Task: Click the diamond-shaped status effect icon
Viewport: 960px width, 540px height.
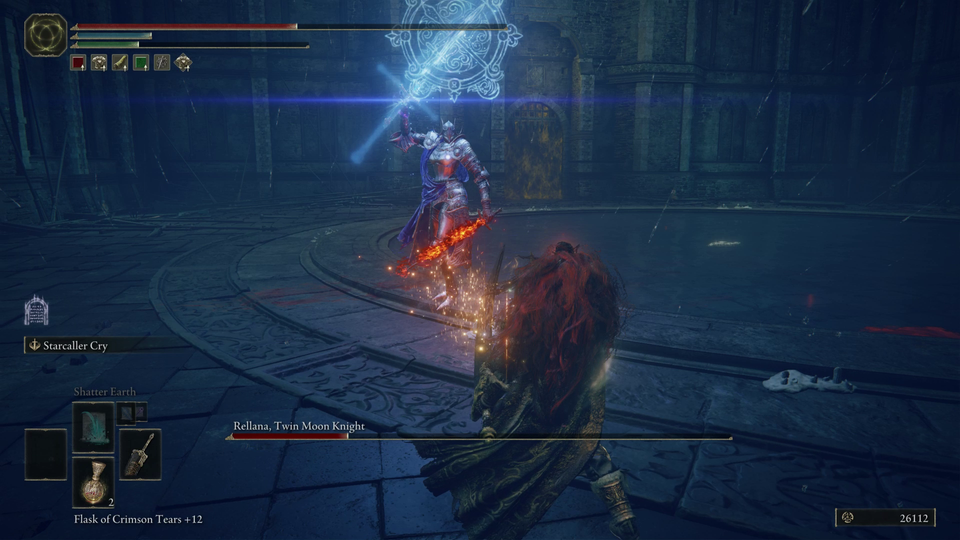Action: click(x=183, y=62)
